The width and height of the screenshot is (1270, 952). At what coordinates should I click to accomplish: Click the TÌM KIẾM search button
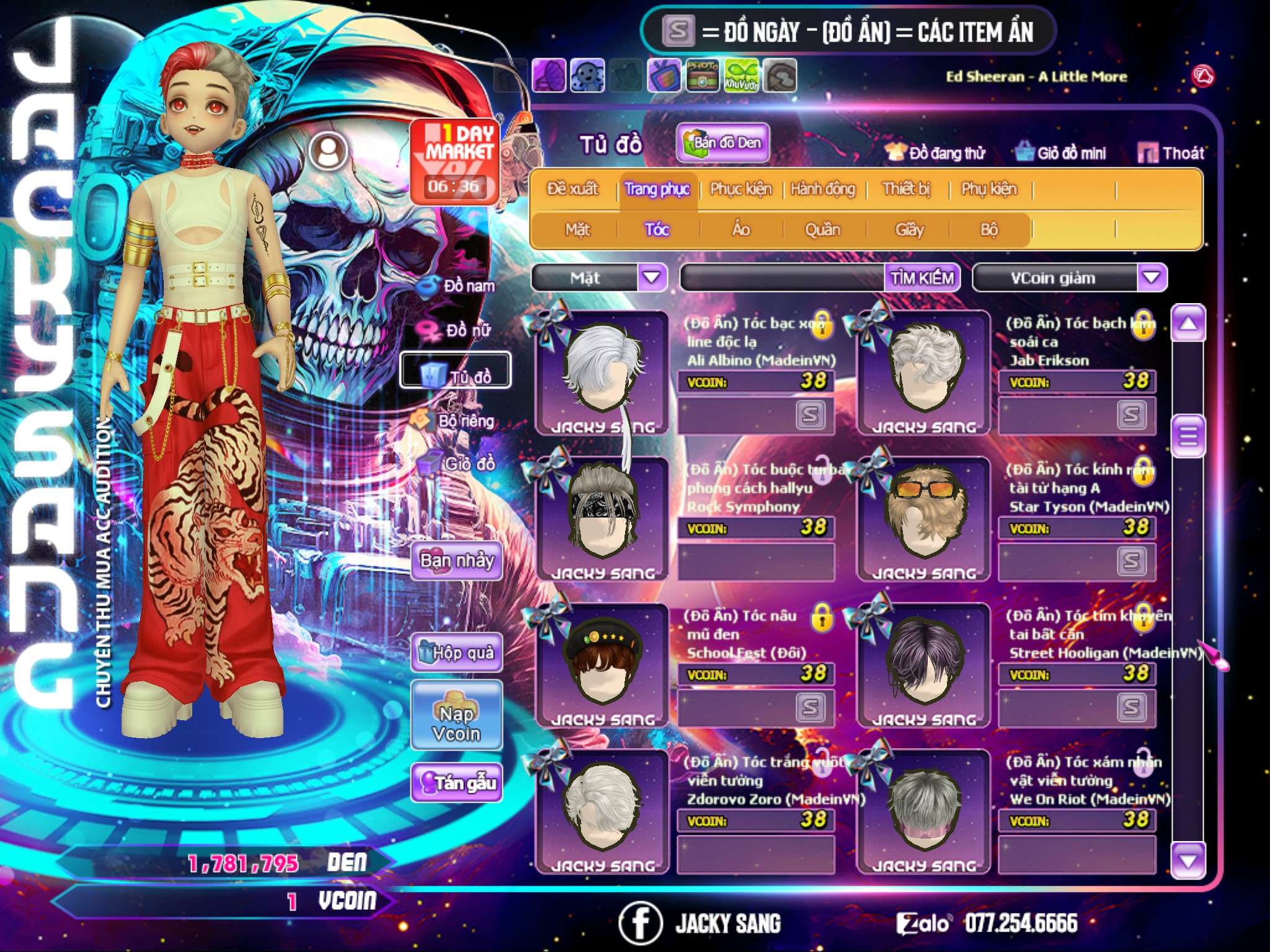click(x=922, y=278)
